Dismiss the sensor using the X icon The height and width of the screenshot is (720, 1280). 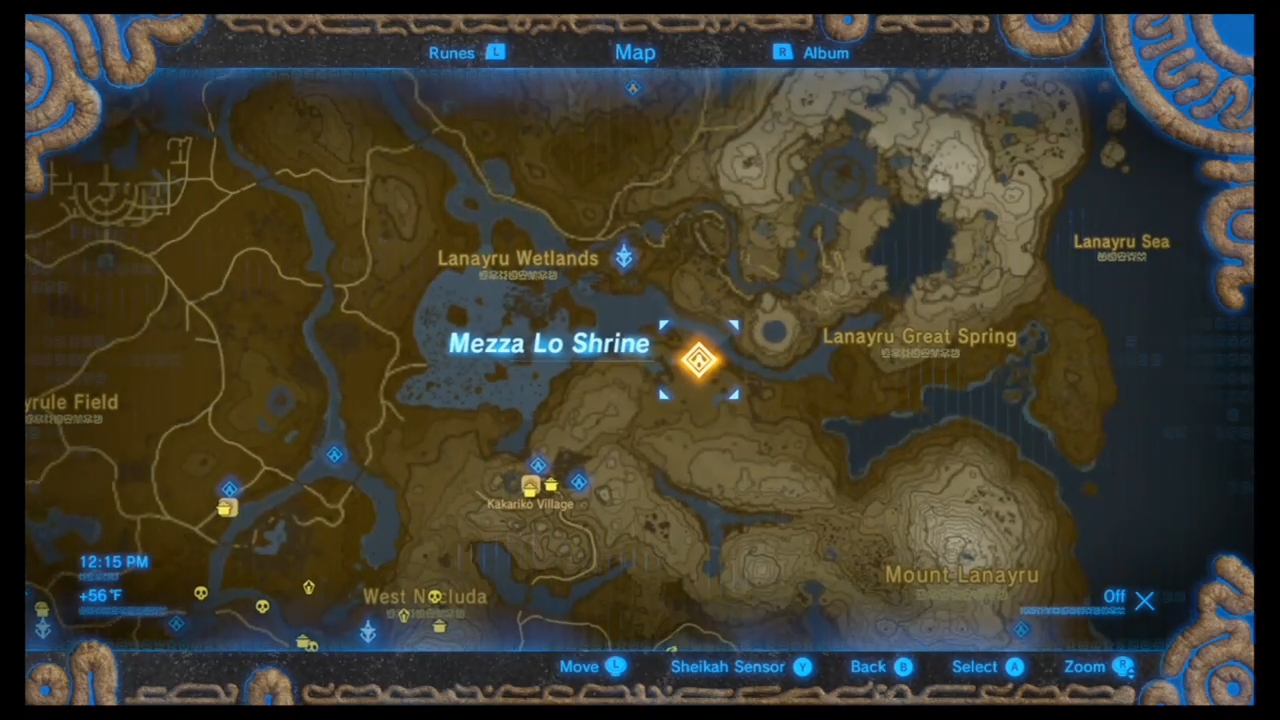click(x=1145, y=600)
